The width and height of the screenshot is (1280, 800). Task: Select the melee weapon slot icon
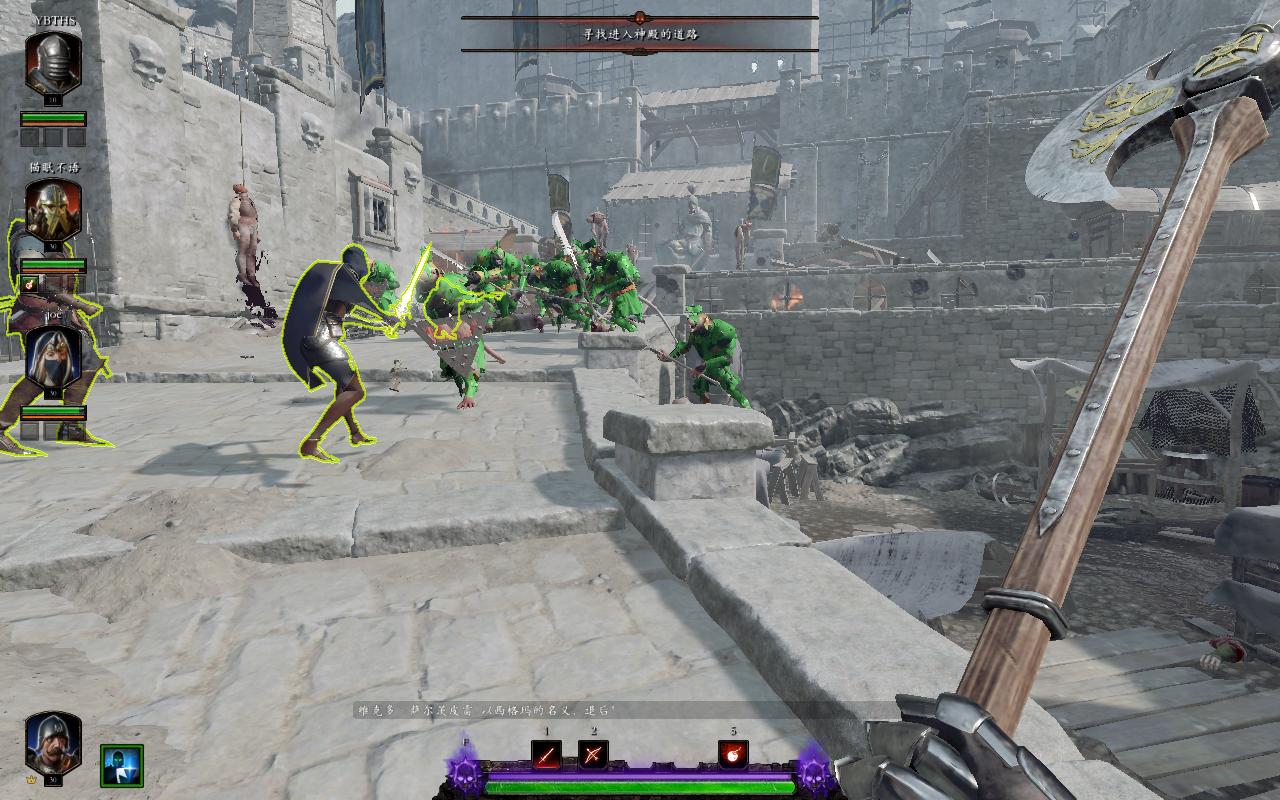546,754
